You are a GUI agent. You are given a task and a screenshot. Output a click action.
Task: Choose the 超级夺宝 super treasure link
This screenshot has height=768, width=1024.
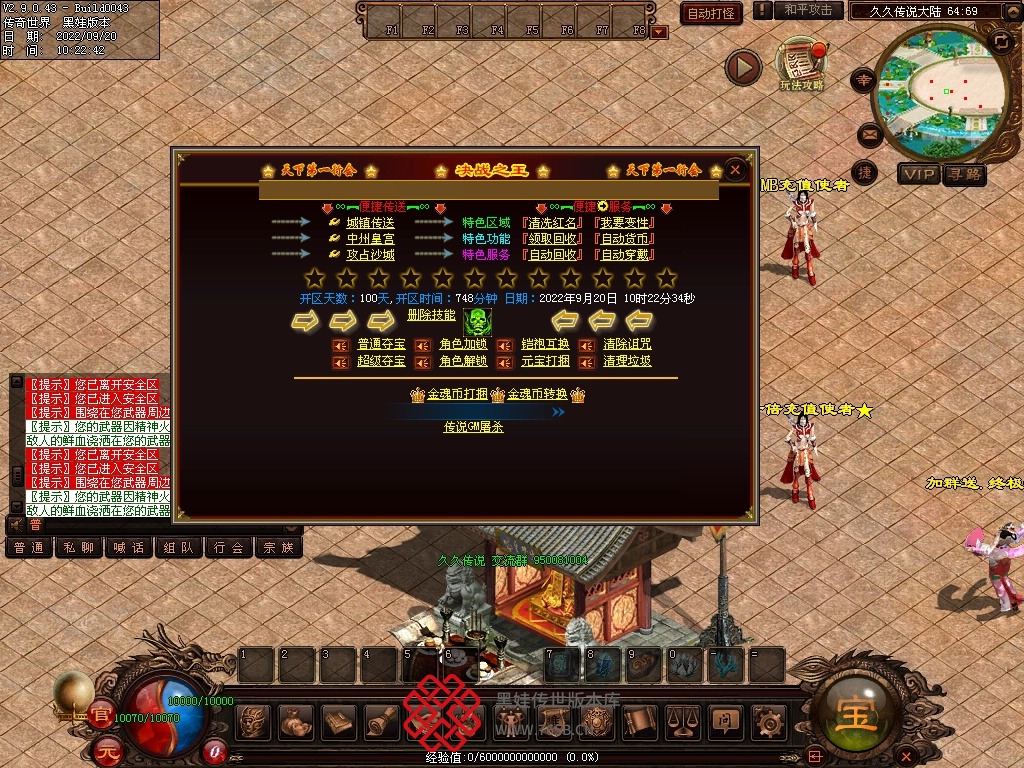pyautogui.click(x=381, y=361)
